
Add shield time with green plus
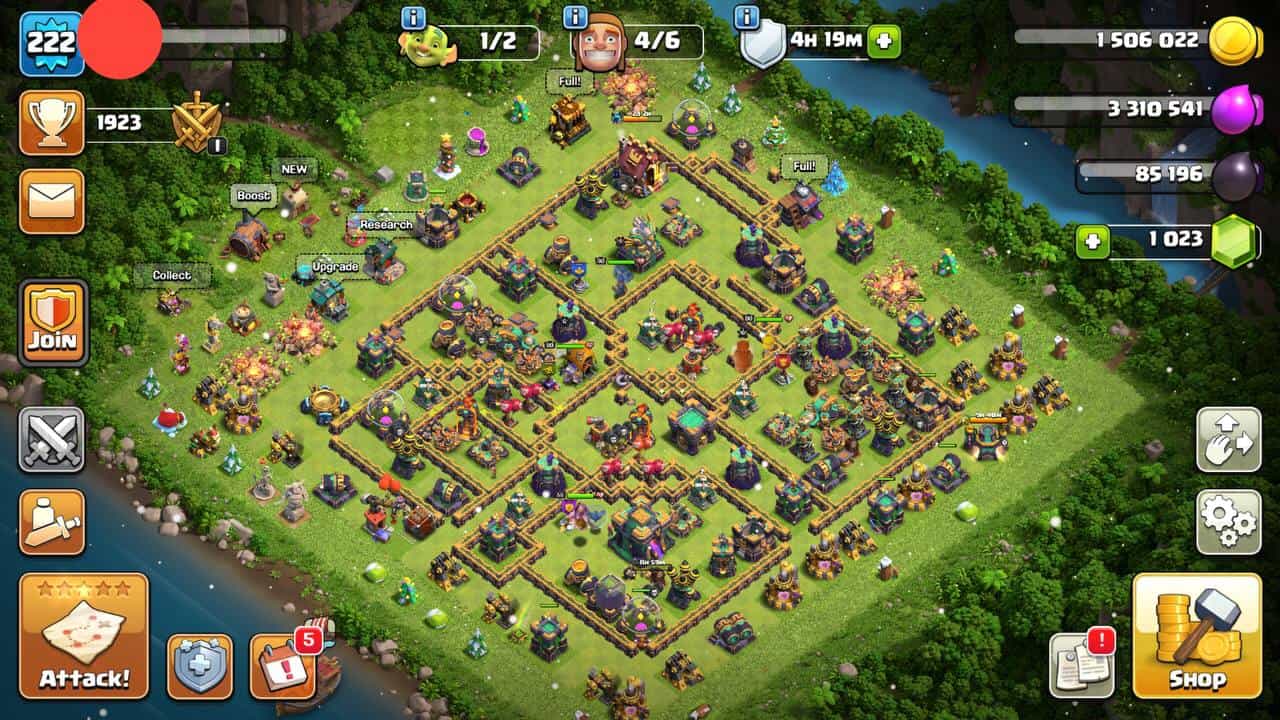pos(883,42)
